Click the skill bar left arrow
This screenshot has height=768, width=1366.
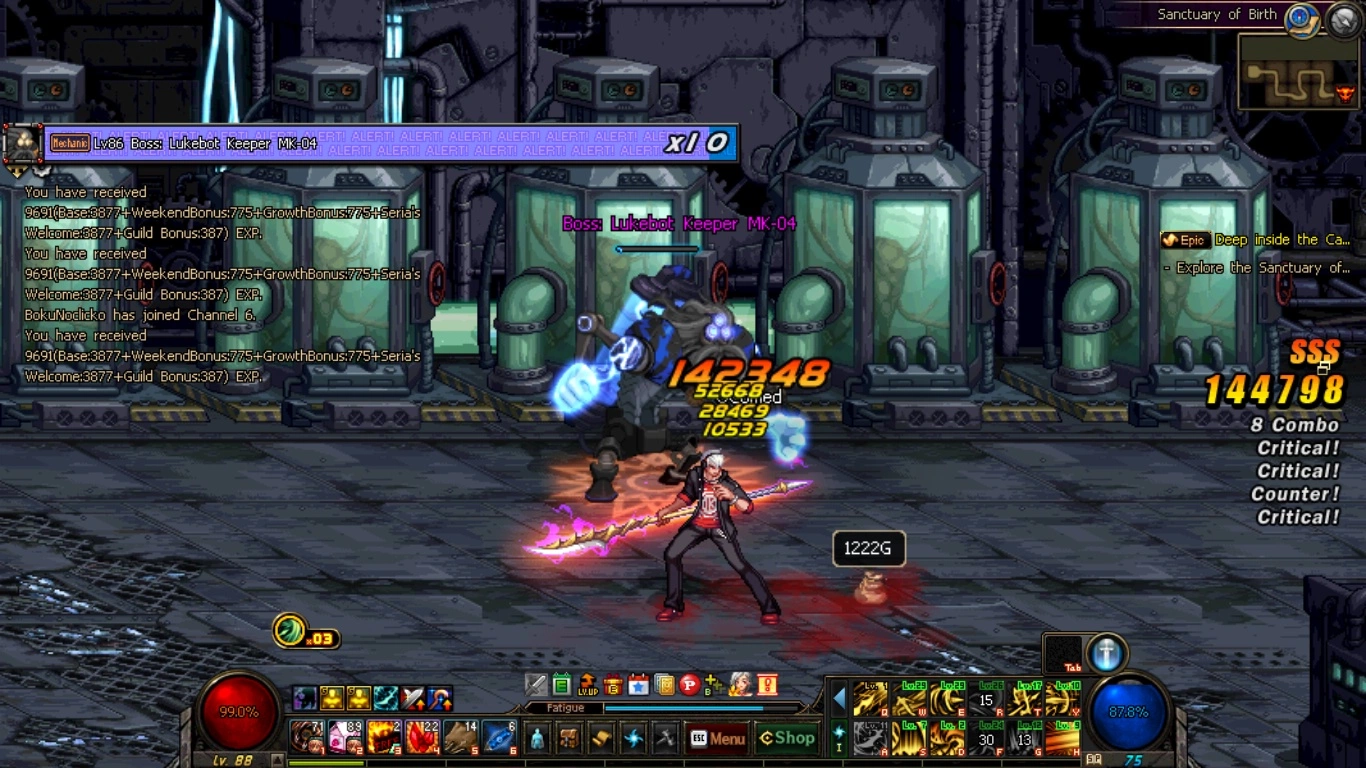tap(839, 699)
